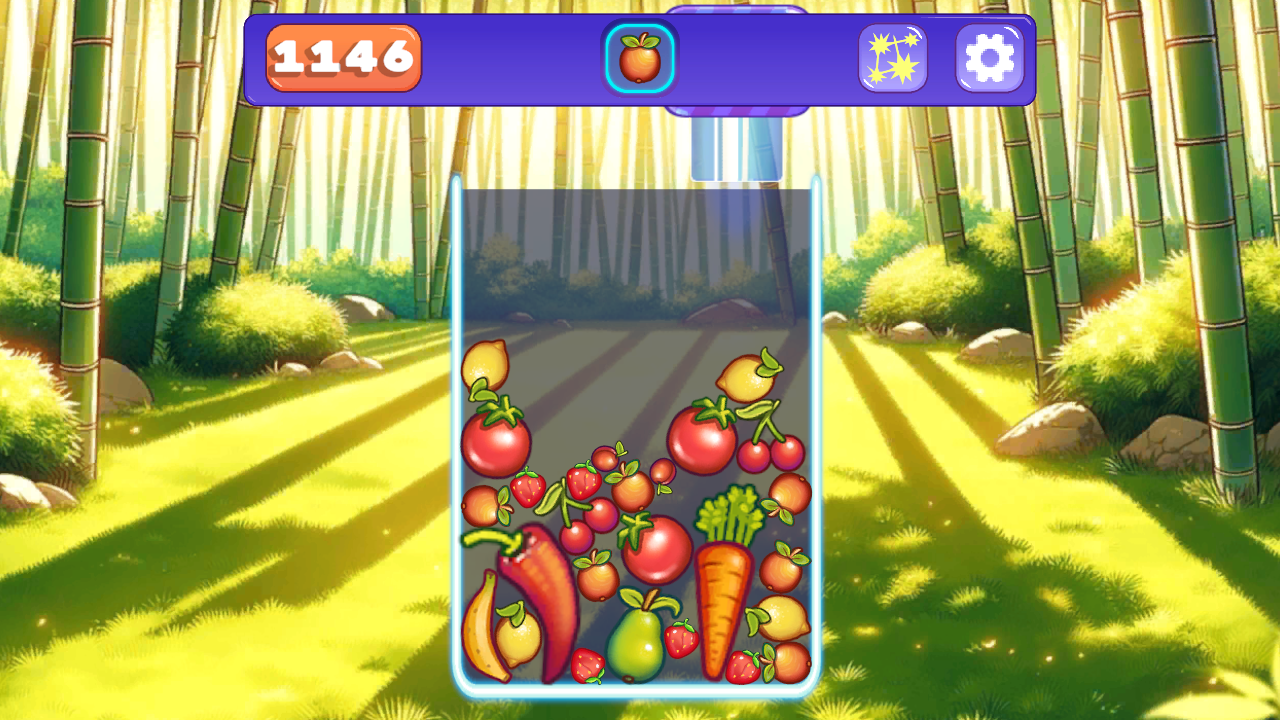The width and height of the screenshot is (1280, 720).
Task: Click the sparkle effects icon
Action: click(892, 57)
